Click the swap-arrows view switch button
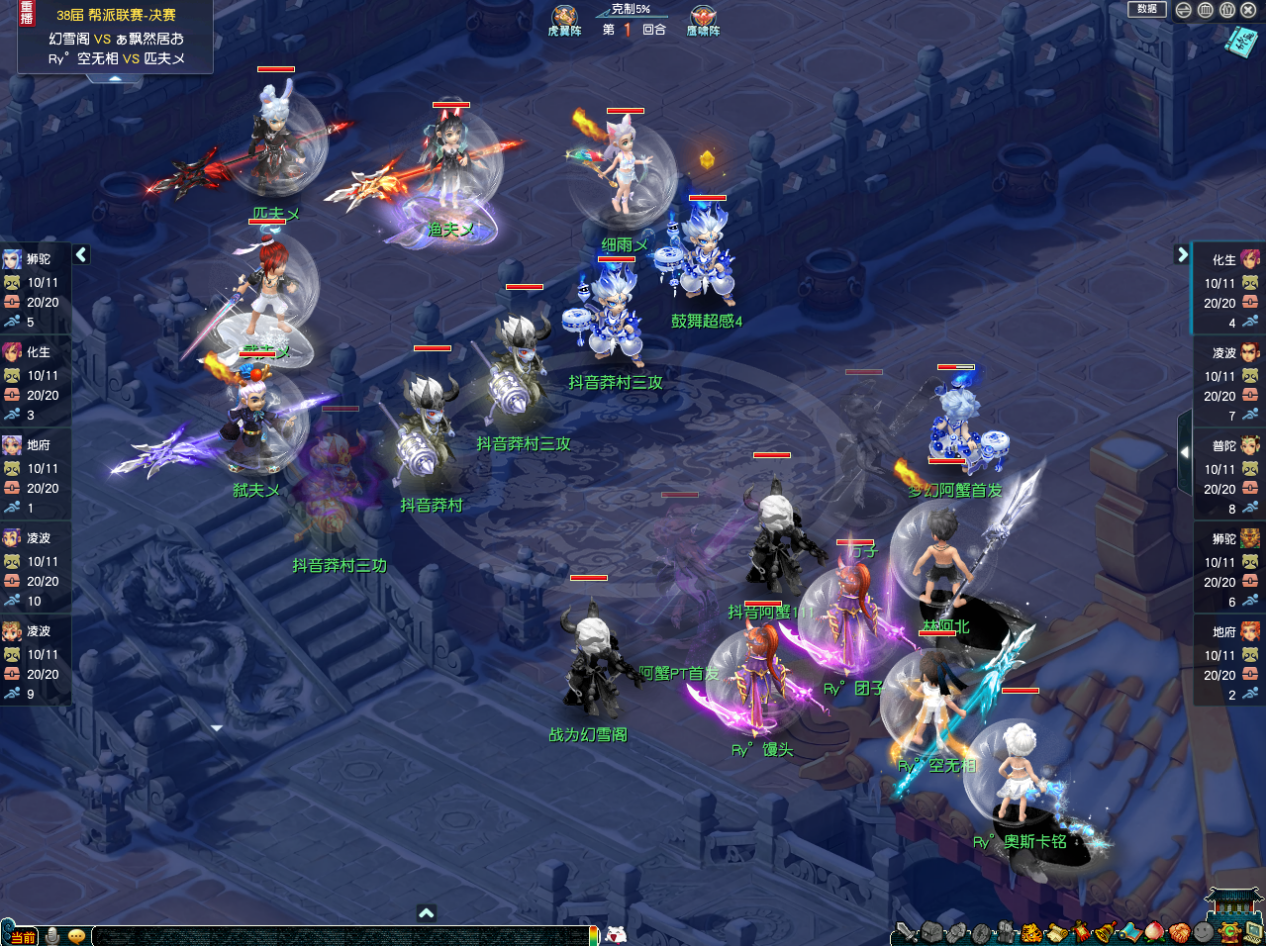Viewport: 1266px width, 946px height. click(1183, 10)
